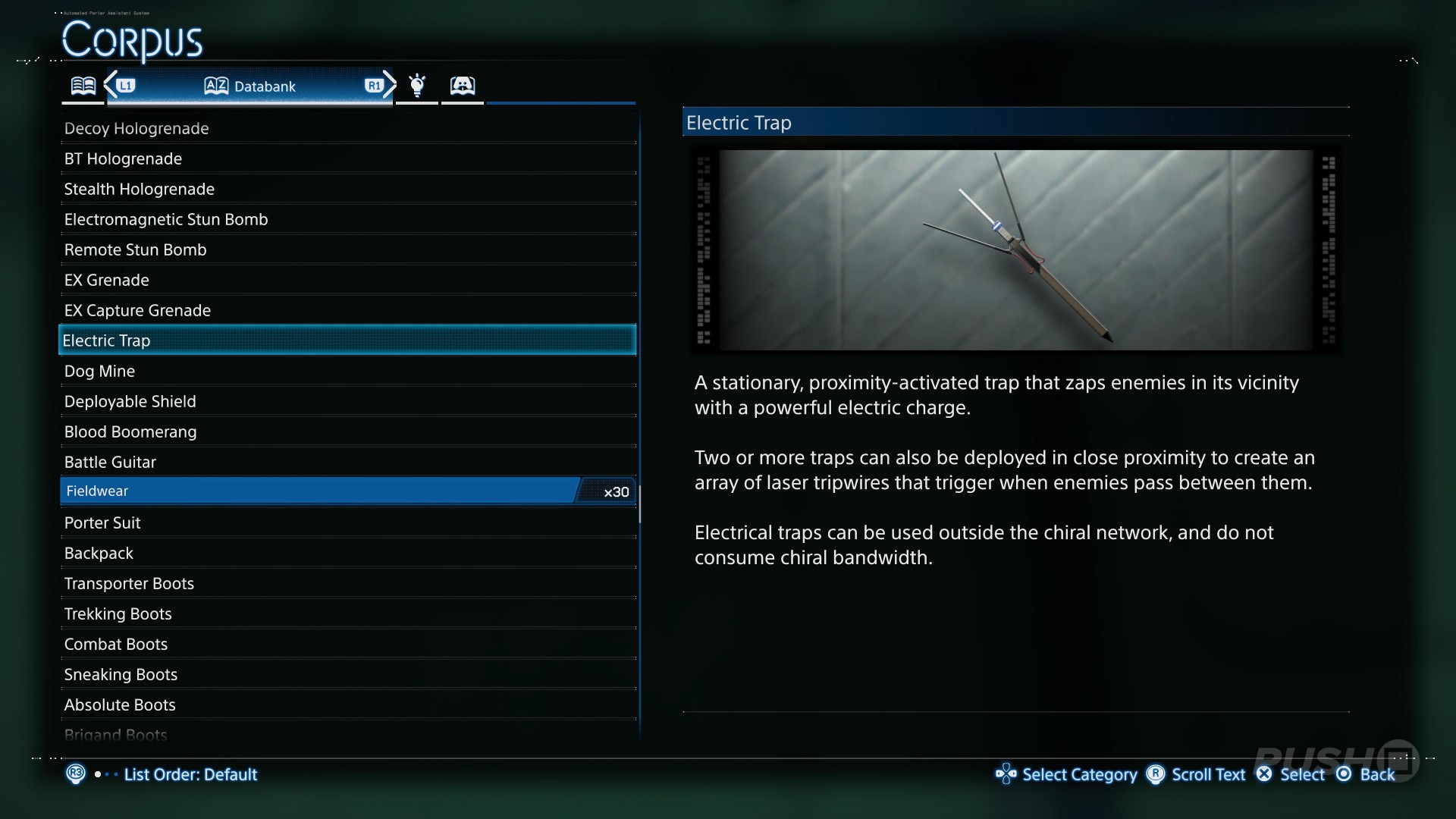The height and width of the screenshot is (819, 1456).
Task: Show the Dog Mine entry
Action: (99, 371)
